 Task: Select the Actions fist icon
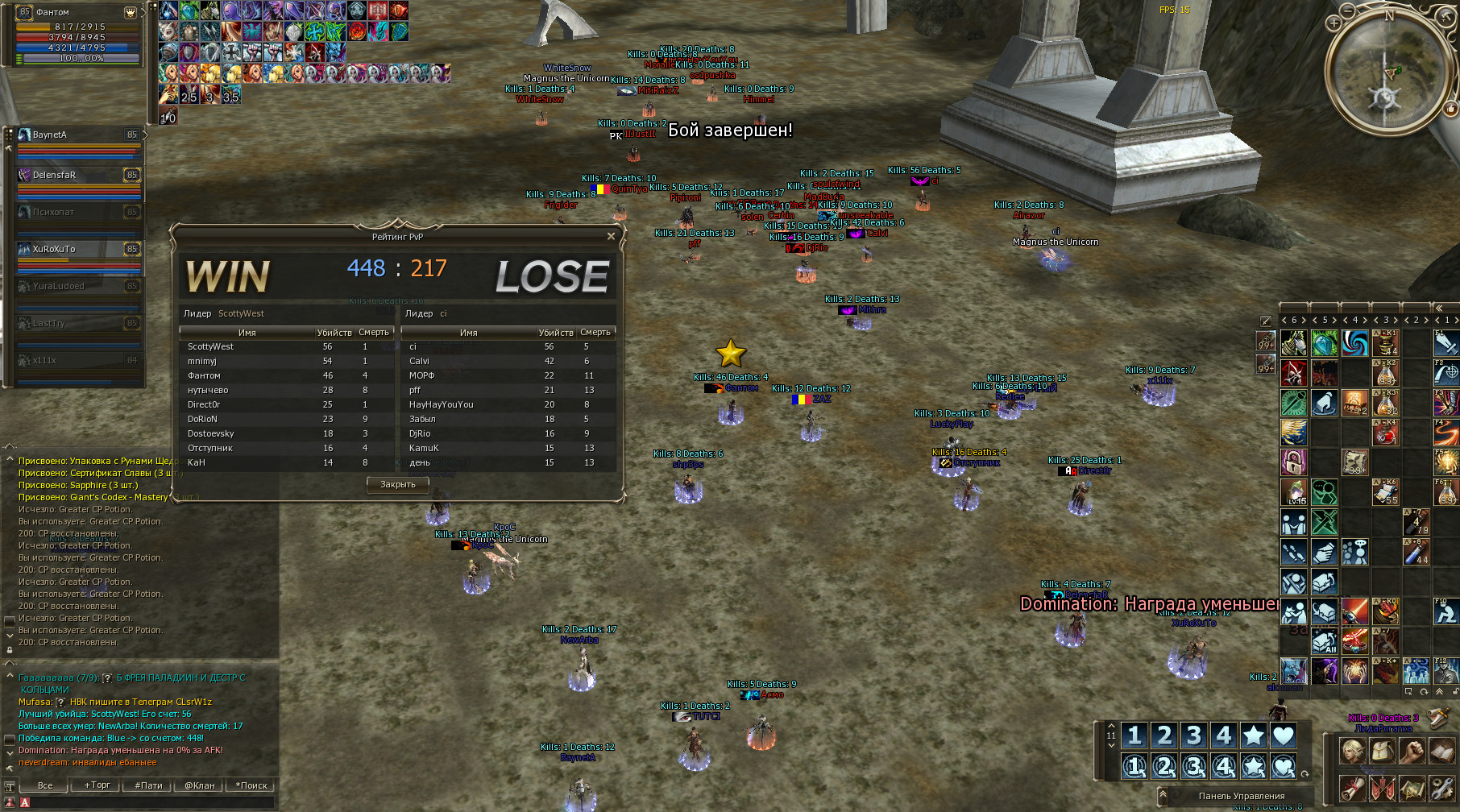(x=1412, y=751)
